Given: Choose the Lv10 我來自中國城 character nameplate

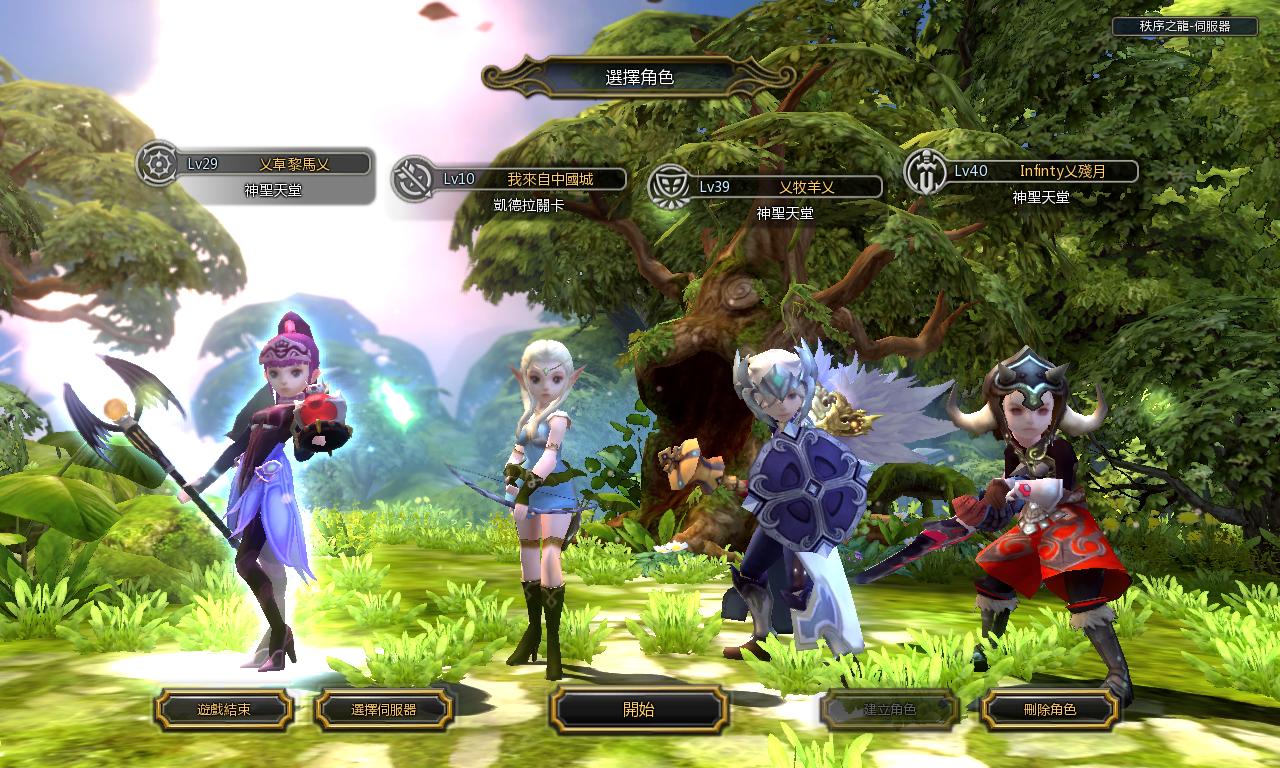Looking at the screenshot, I should (x=530, y=179).
